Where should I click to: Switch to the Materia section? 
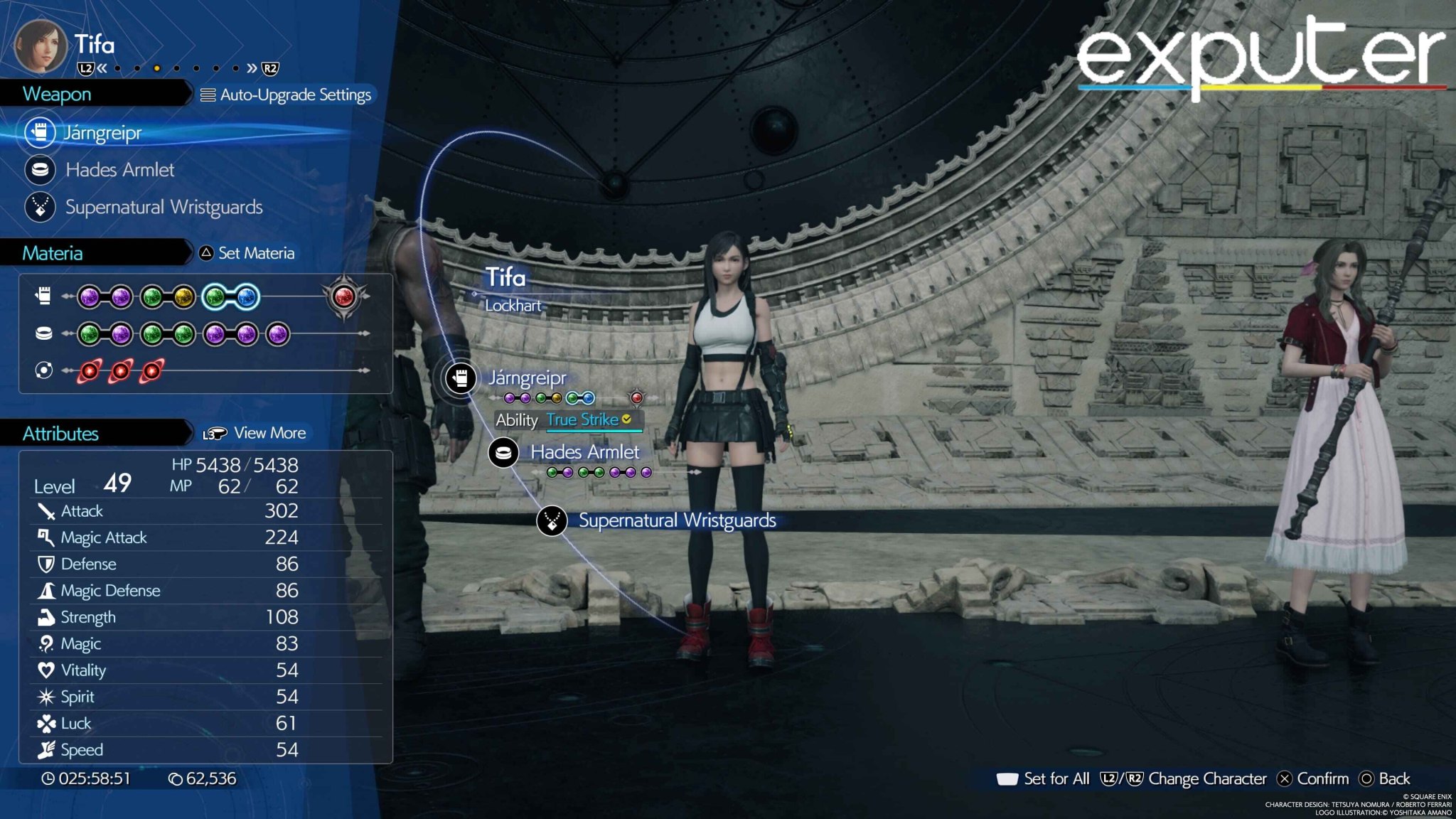(x=53, y=252)
